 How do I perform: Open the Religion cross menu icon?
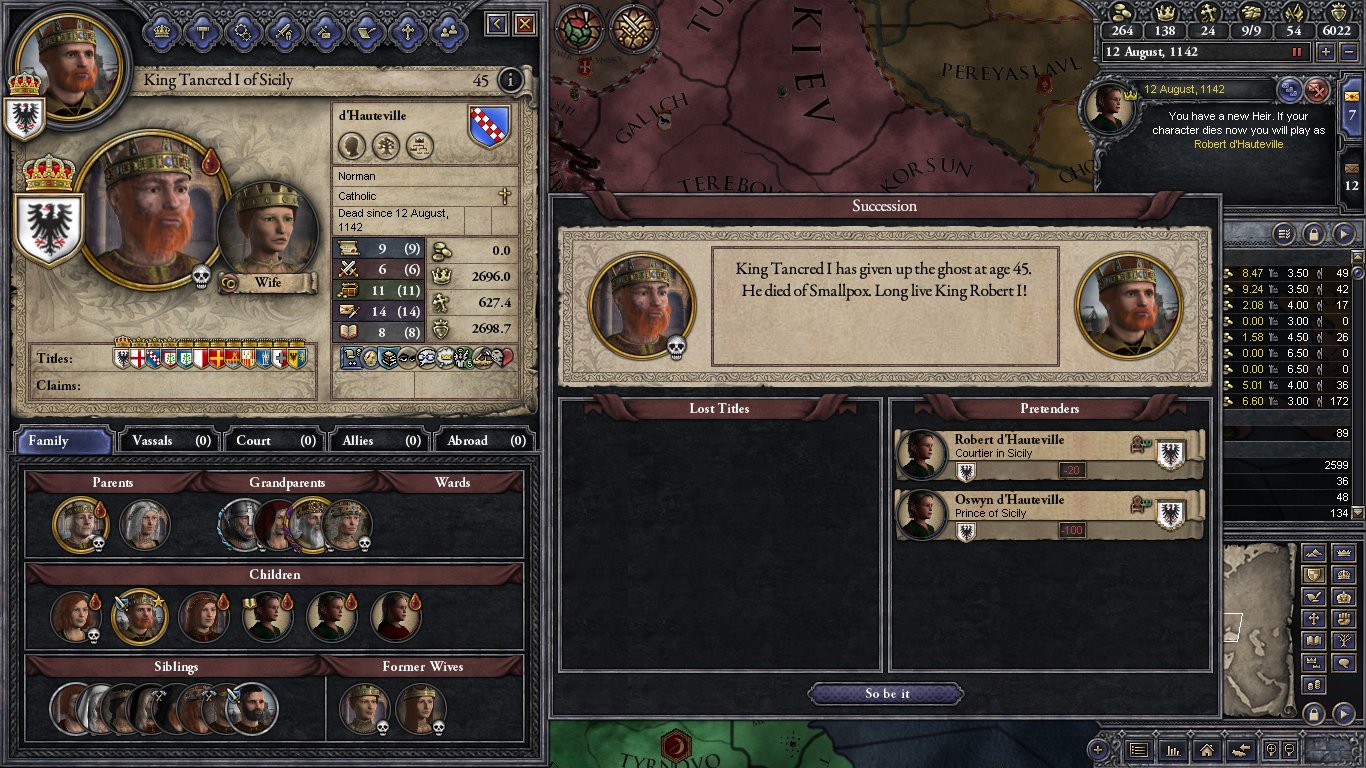point(407,30)
